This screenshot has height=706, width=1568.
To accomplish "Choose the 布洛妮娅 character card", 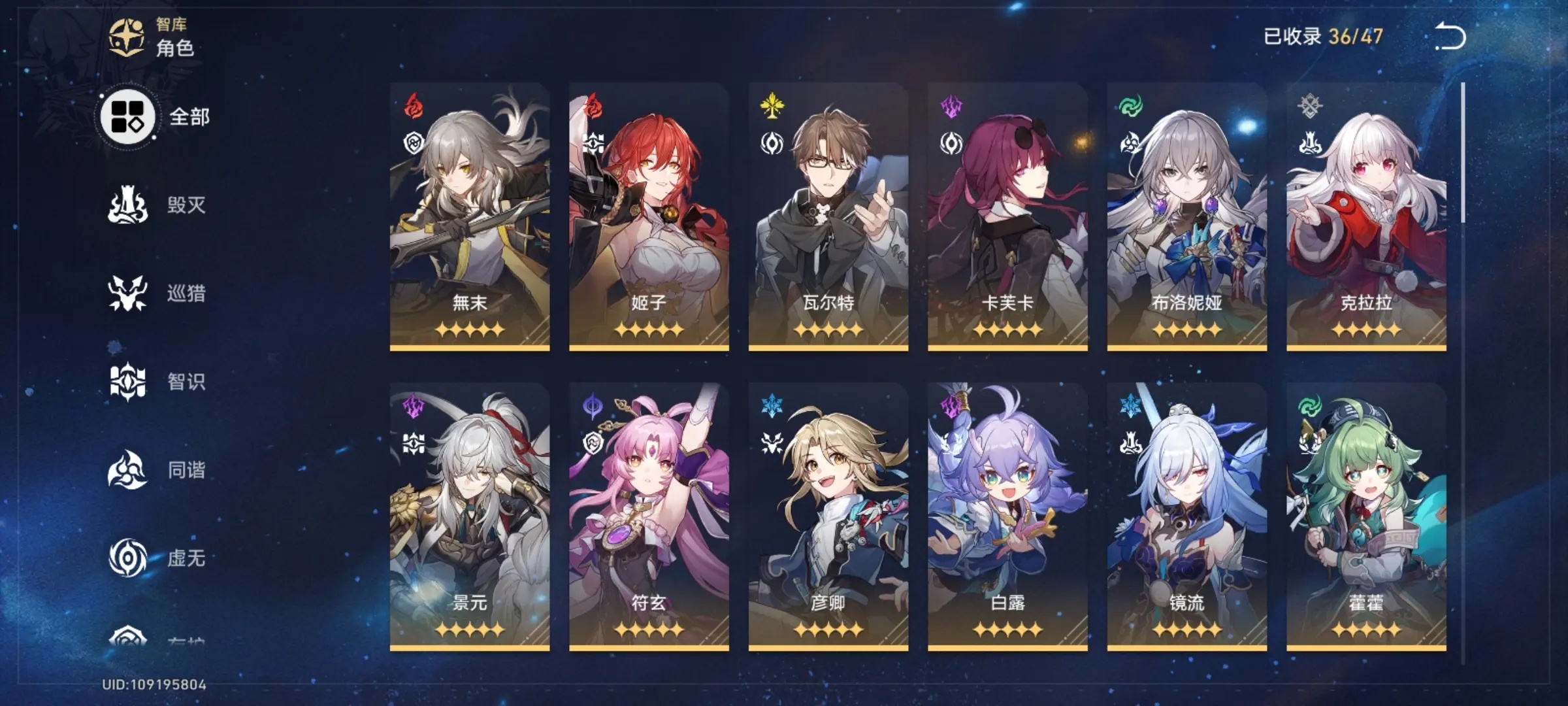I will 1187,217.
